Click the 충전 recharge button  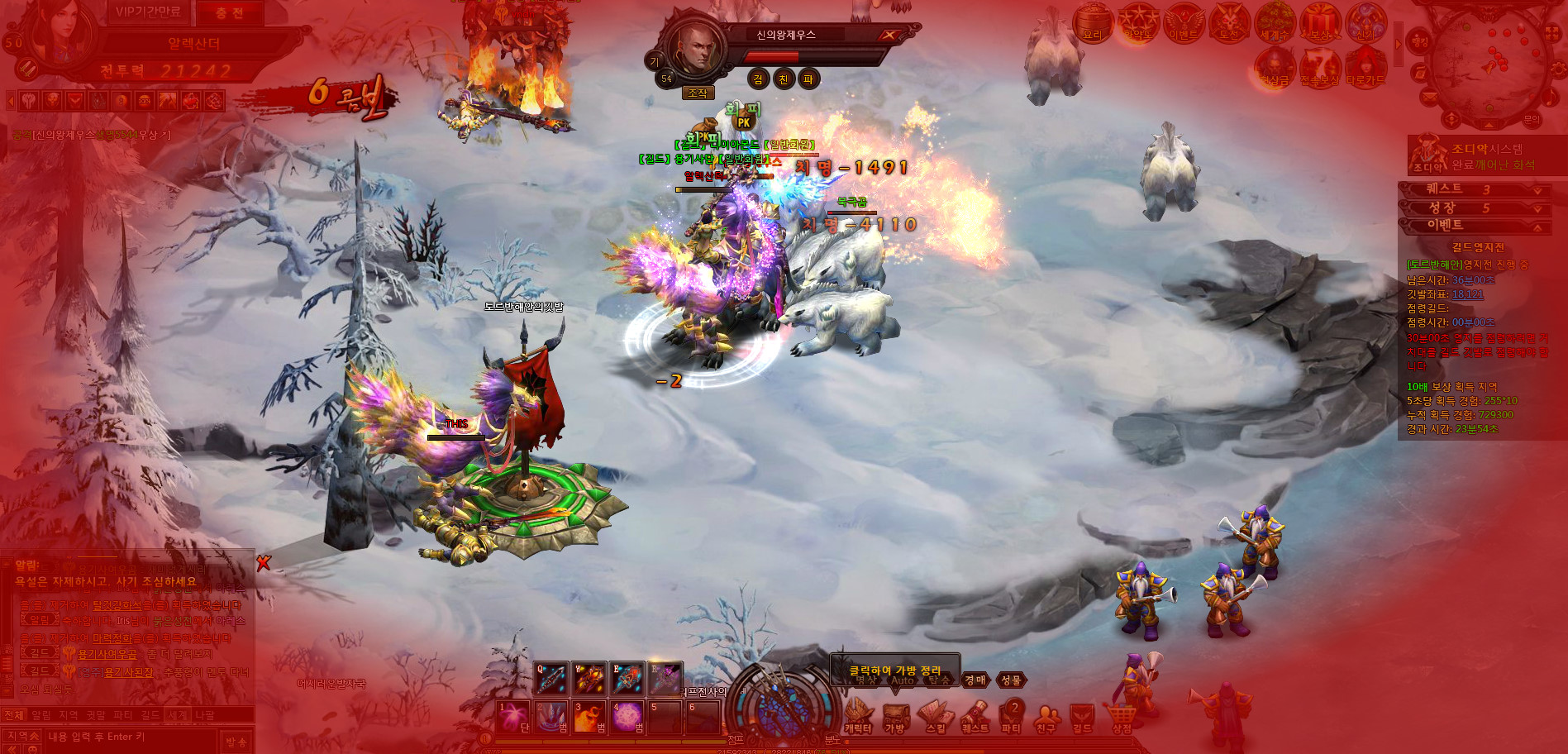pyautogui.click(x=229, y=13)
